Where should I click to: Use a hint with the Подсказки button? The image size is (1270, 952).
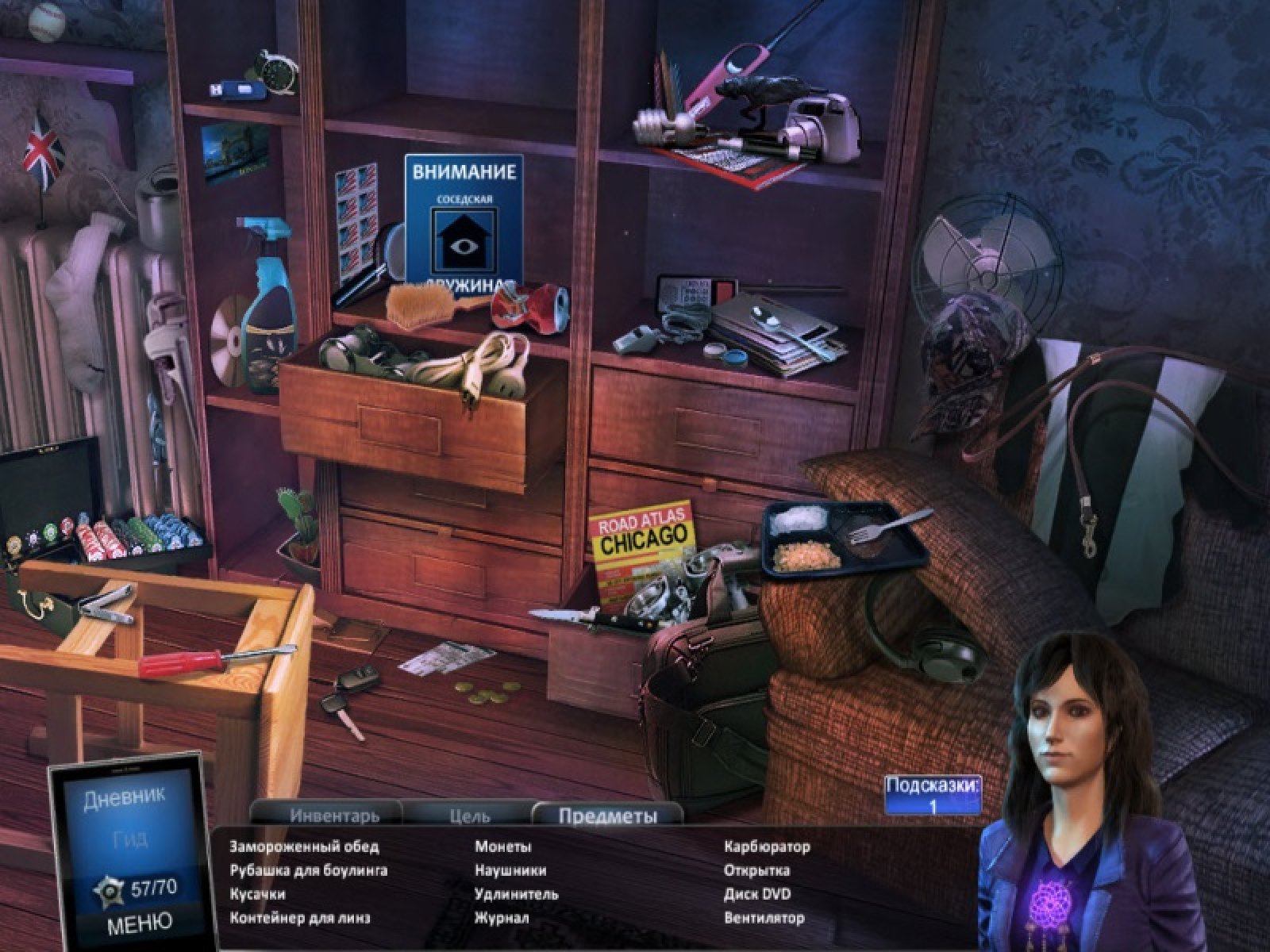pos(933,796)
